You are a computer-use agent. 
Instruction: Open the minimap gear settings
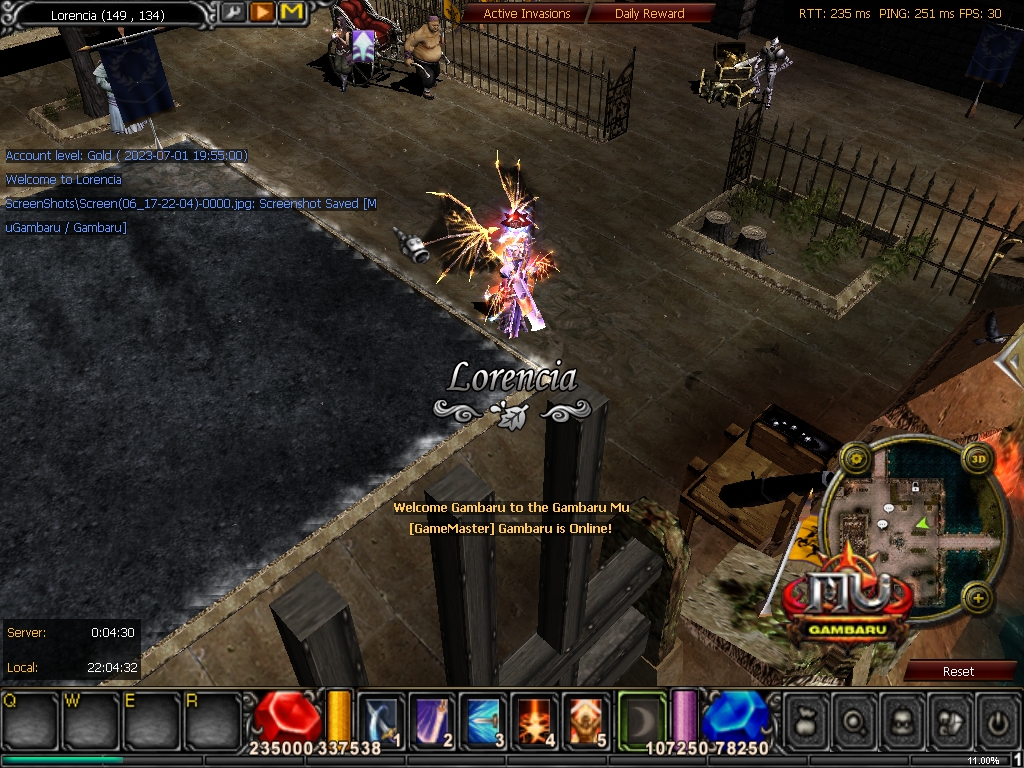pos(855,459)
